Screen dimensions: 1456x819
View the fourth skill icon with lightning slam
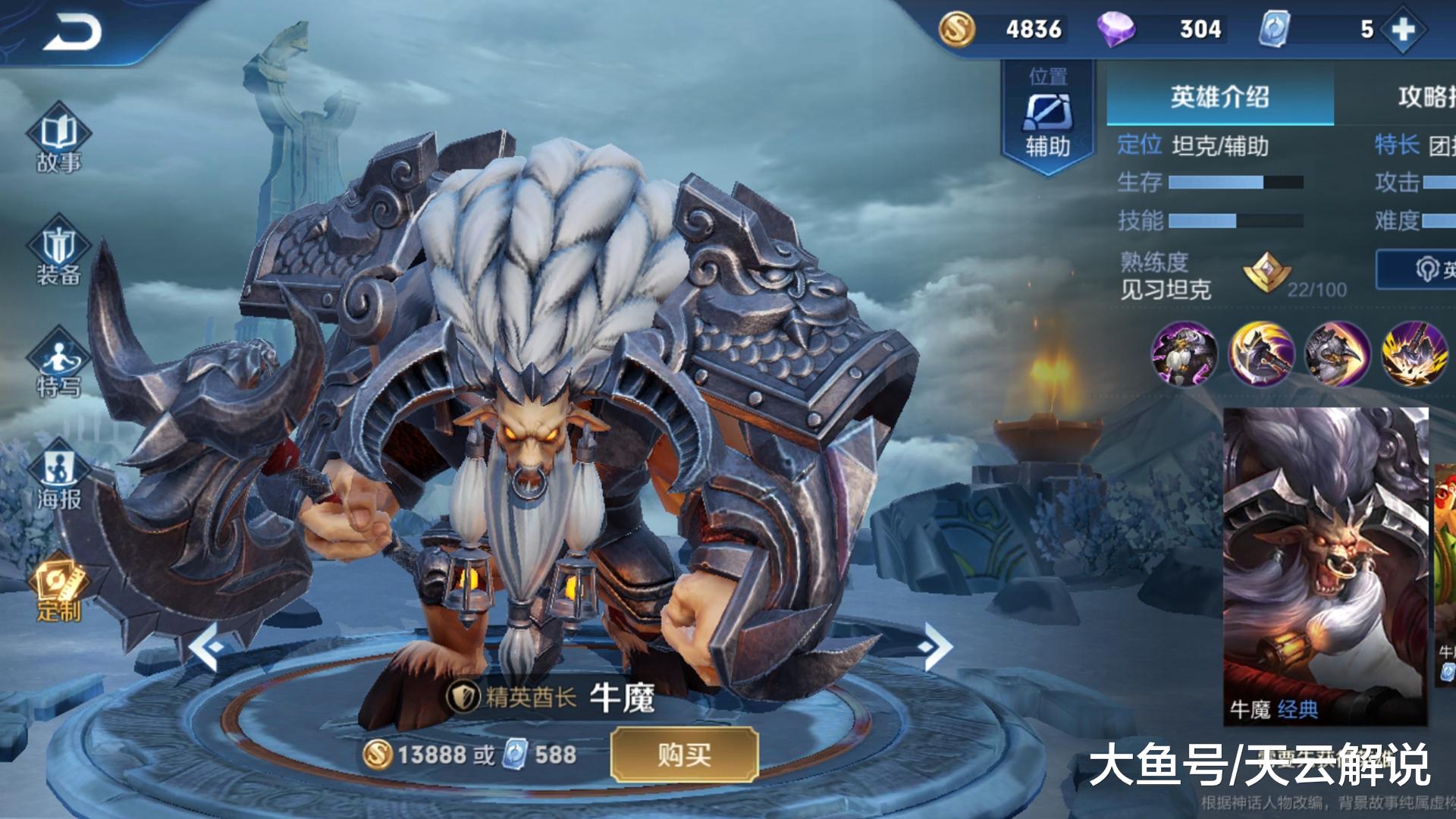click(x=1414, y=353)
